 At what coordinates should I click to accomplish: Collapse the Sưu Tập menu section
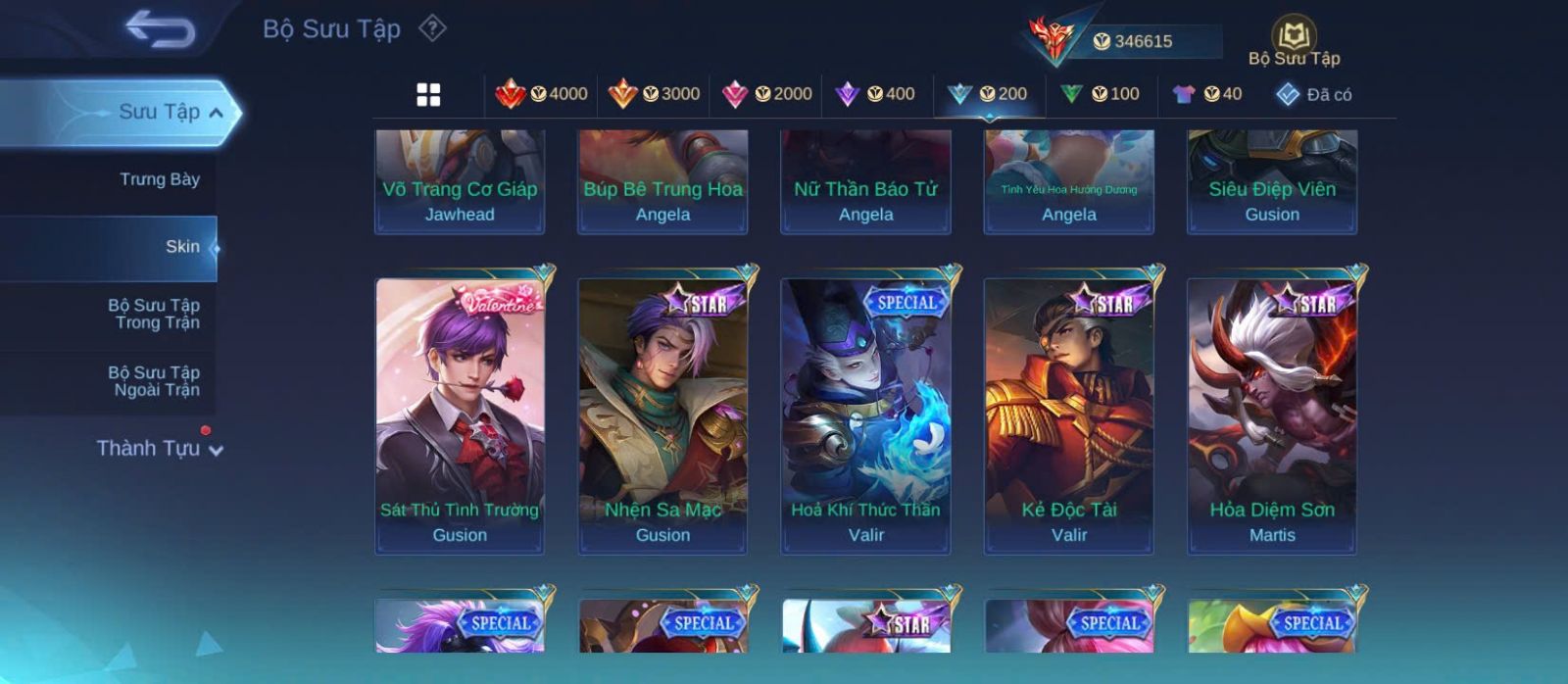[216, 113]
